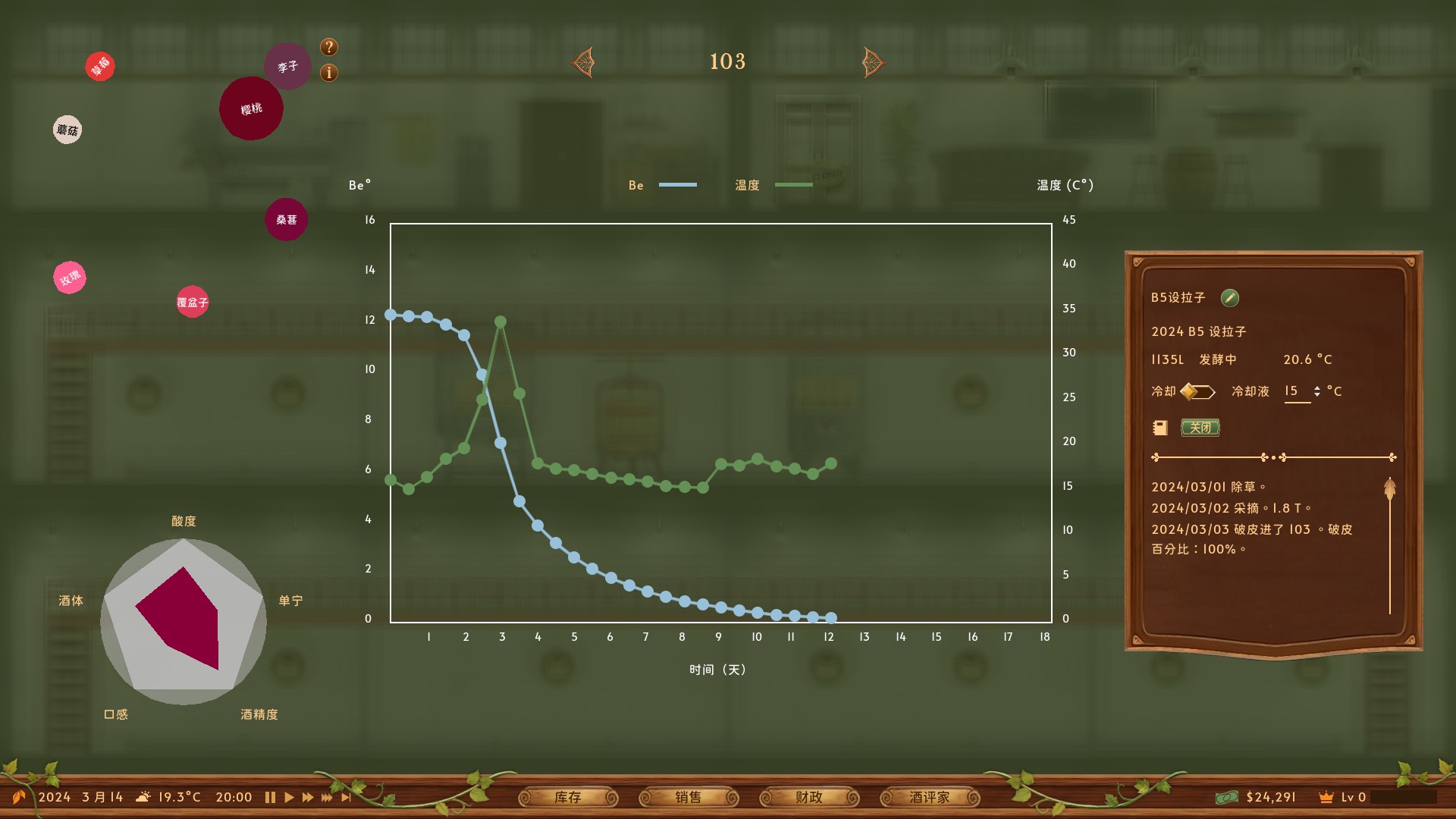Set game speed to normal play
The height and width of the screenshot is (819, 1456).
[289, 797]
